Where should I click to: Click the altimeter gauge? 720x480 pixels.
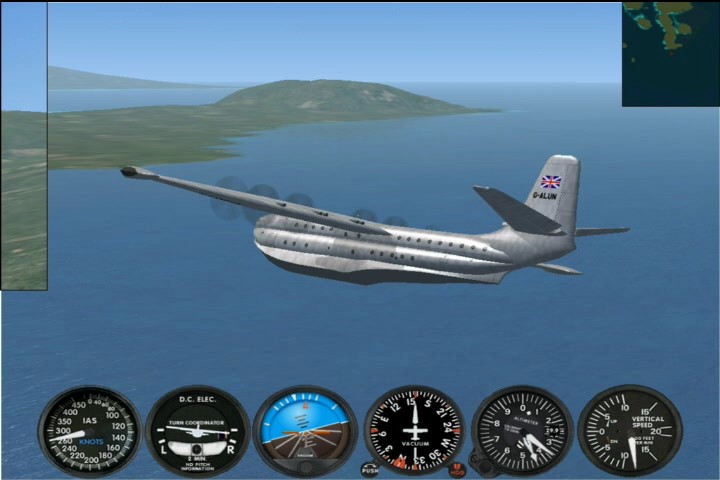pos(521,430)
